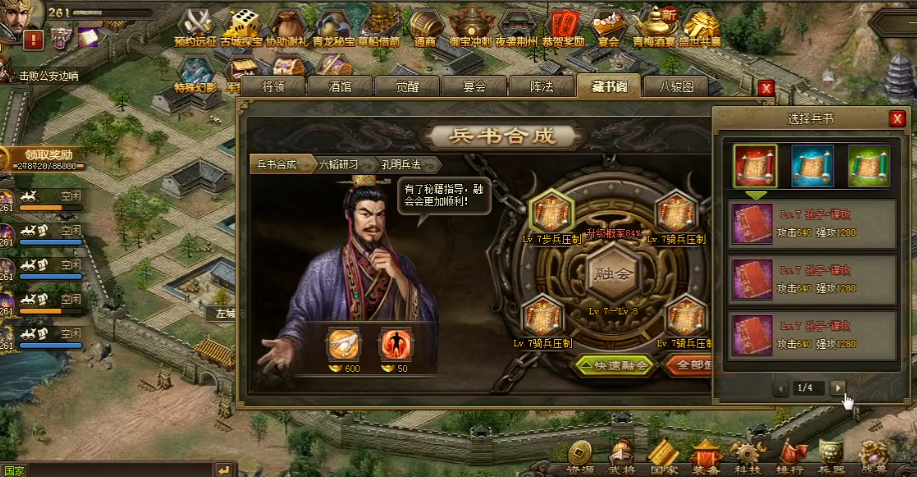
Task: Open the 古城探宝 dice event
Action: (242, 26)
